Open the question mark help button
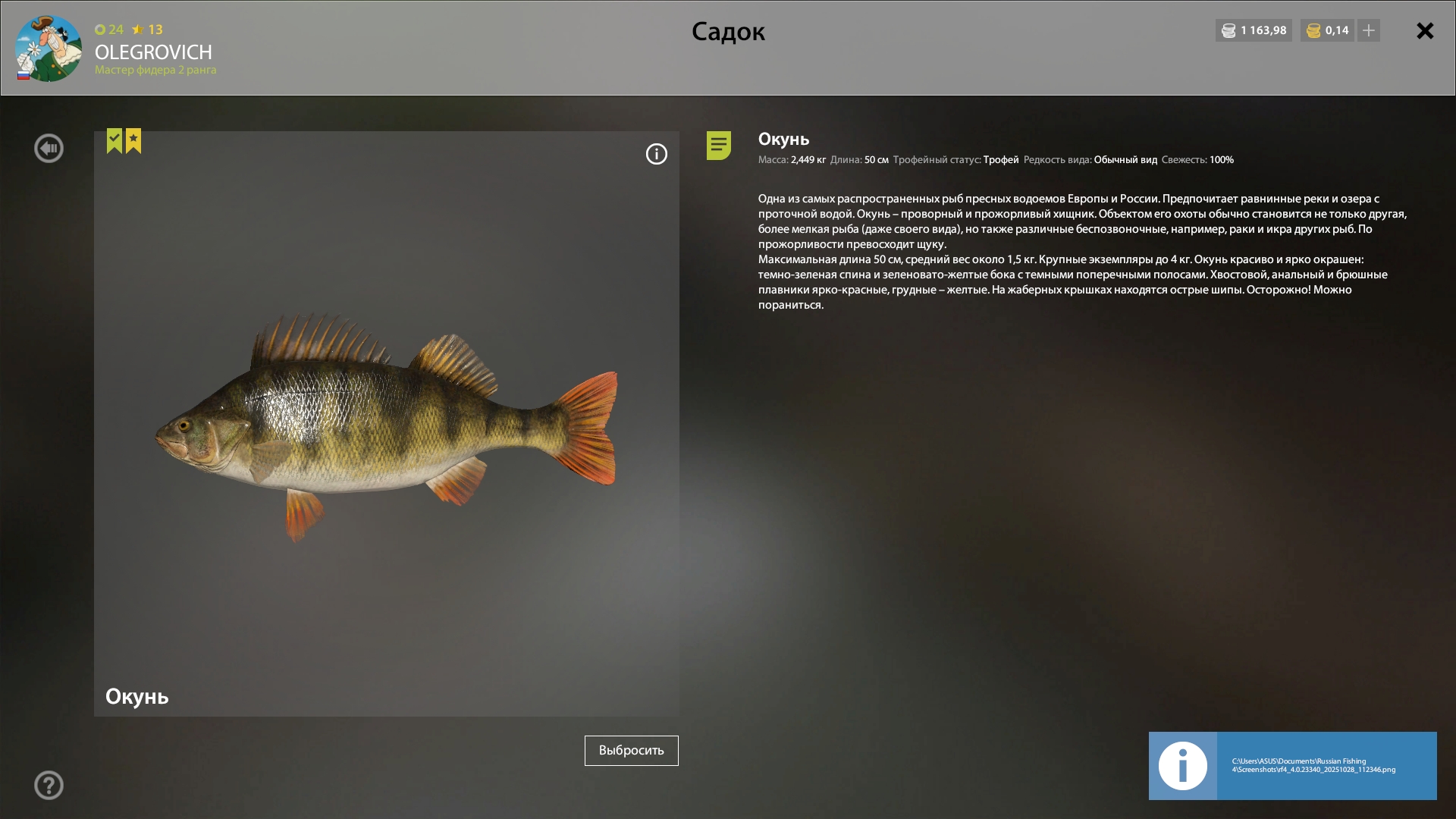This screenshot has height=819, width=1456. pos(49,785)
